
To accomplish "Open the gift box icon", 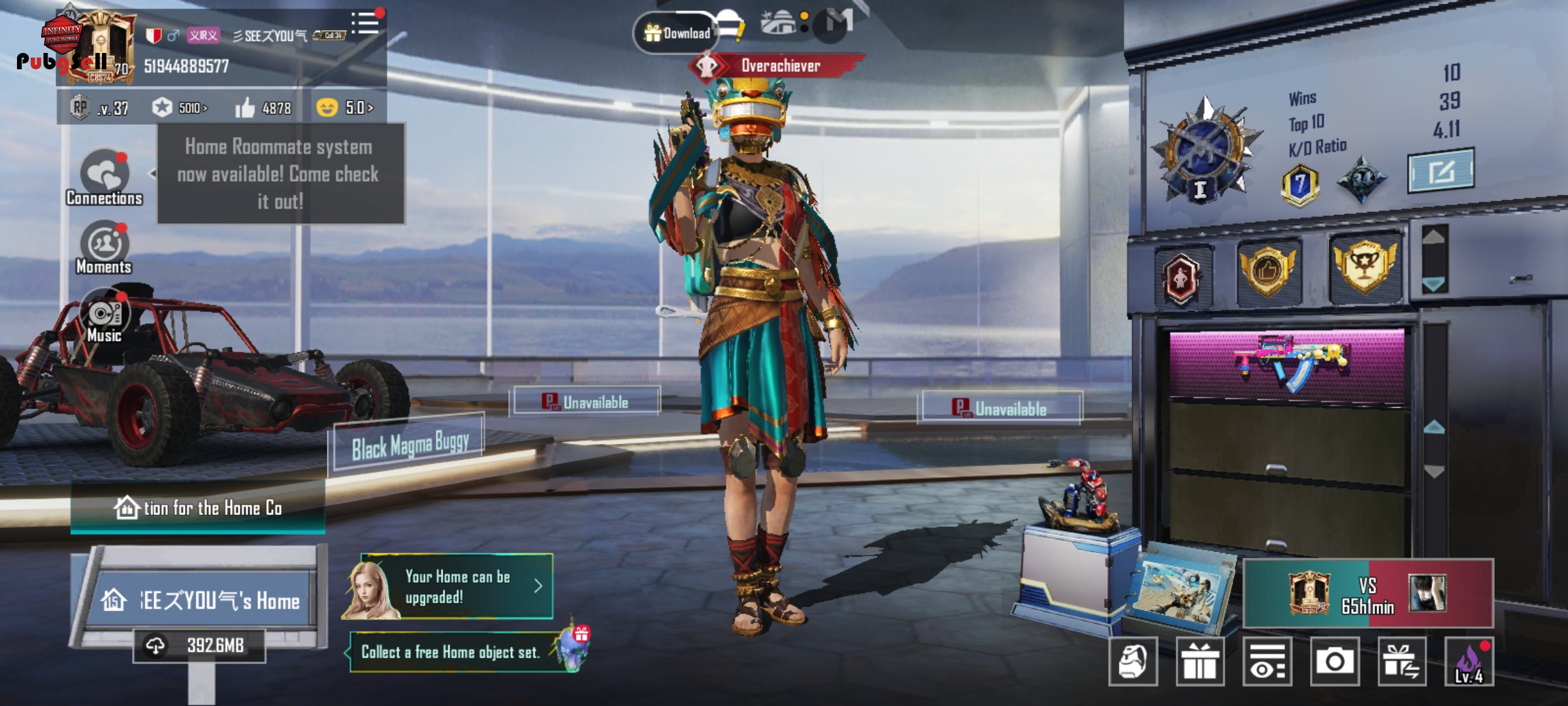I will pyautogui.click(x=1200, y=662).
